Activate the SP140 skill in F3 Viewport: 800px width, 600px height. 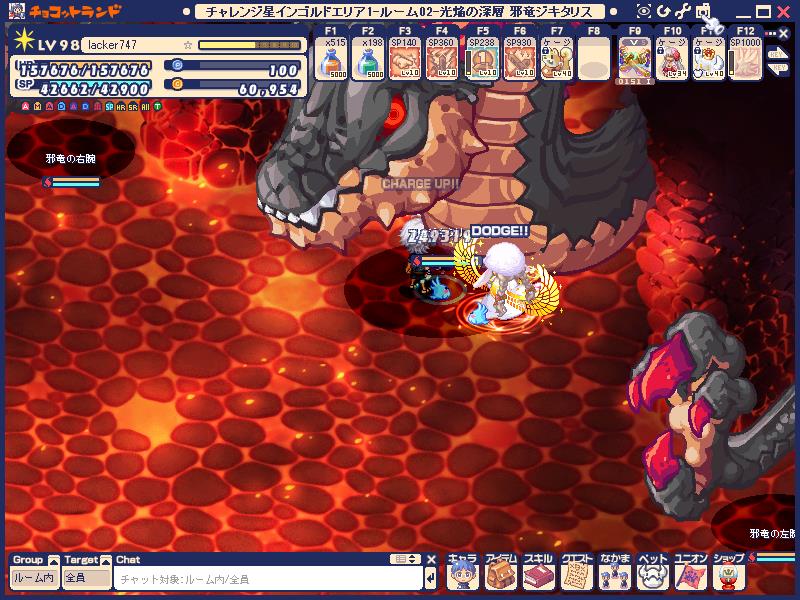[405, 61]
